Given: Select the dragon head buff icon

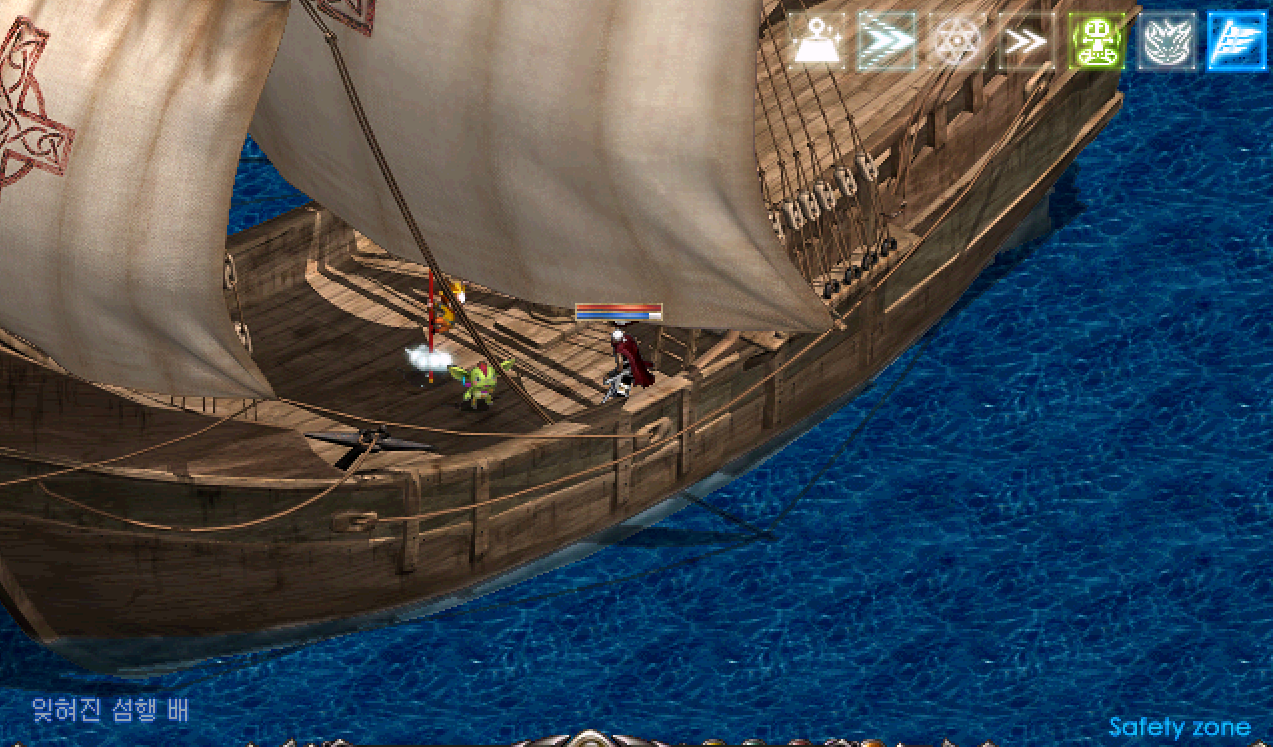Looking at the screenshot, I should click(1166, 42).
